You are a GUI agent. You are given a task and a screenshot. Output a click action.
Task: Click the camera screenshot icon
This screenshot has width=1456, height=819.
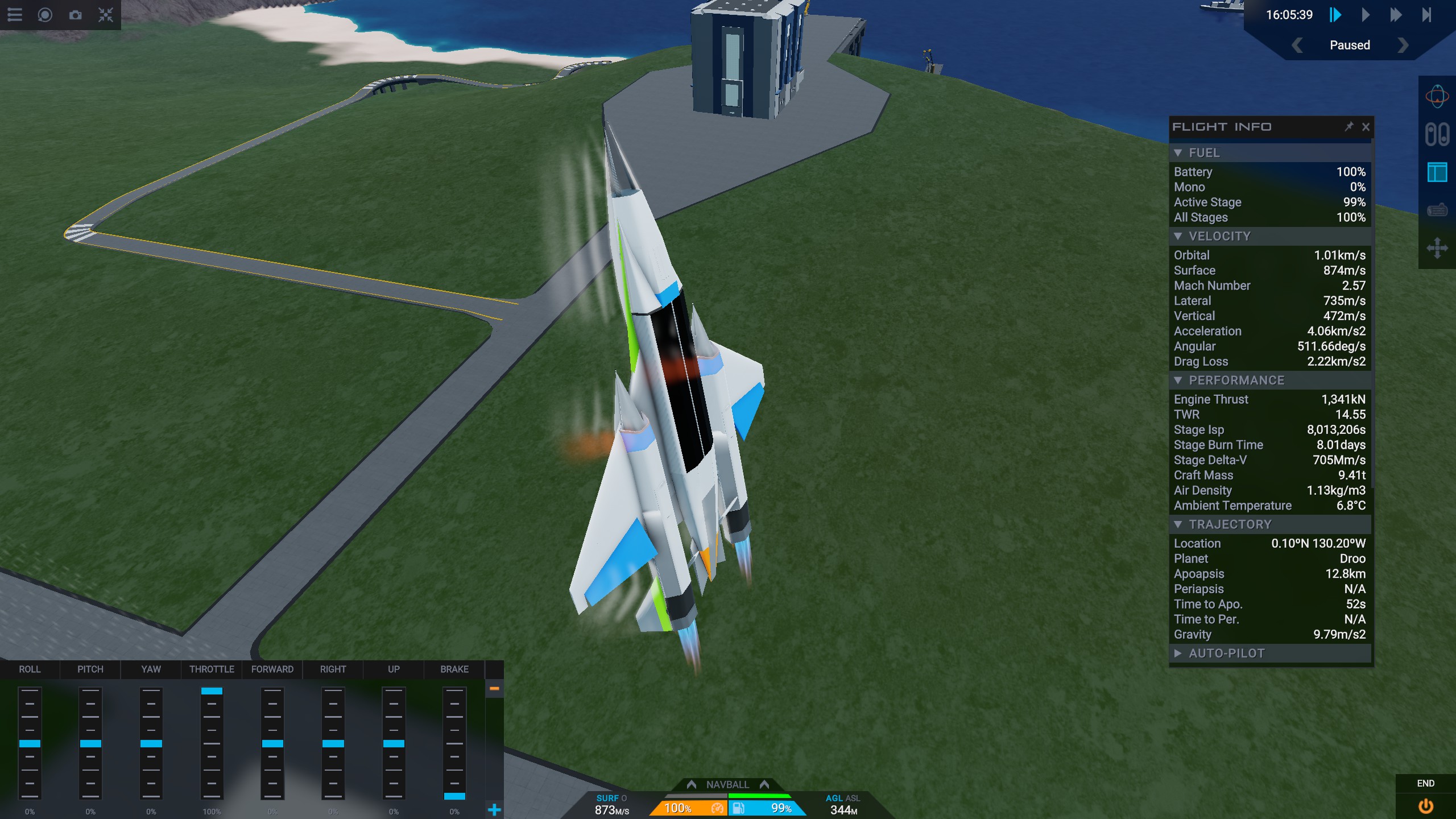(75, 15)
